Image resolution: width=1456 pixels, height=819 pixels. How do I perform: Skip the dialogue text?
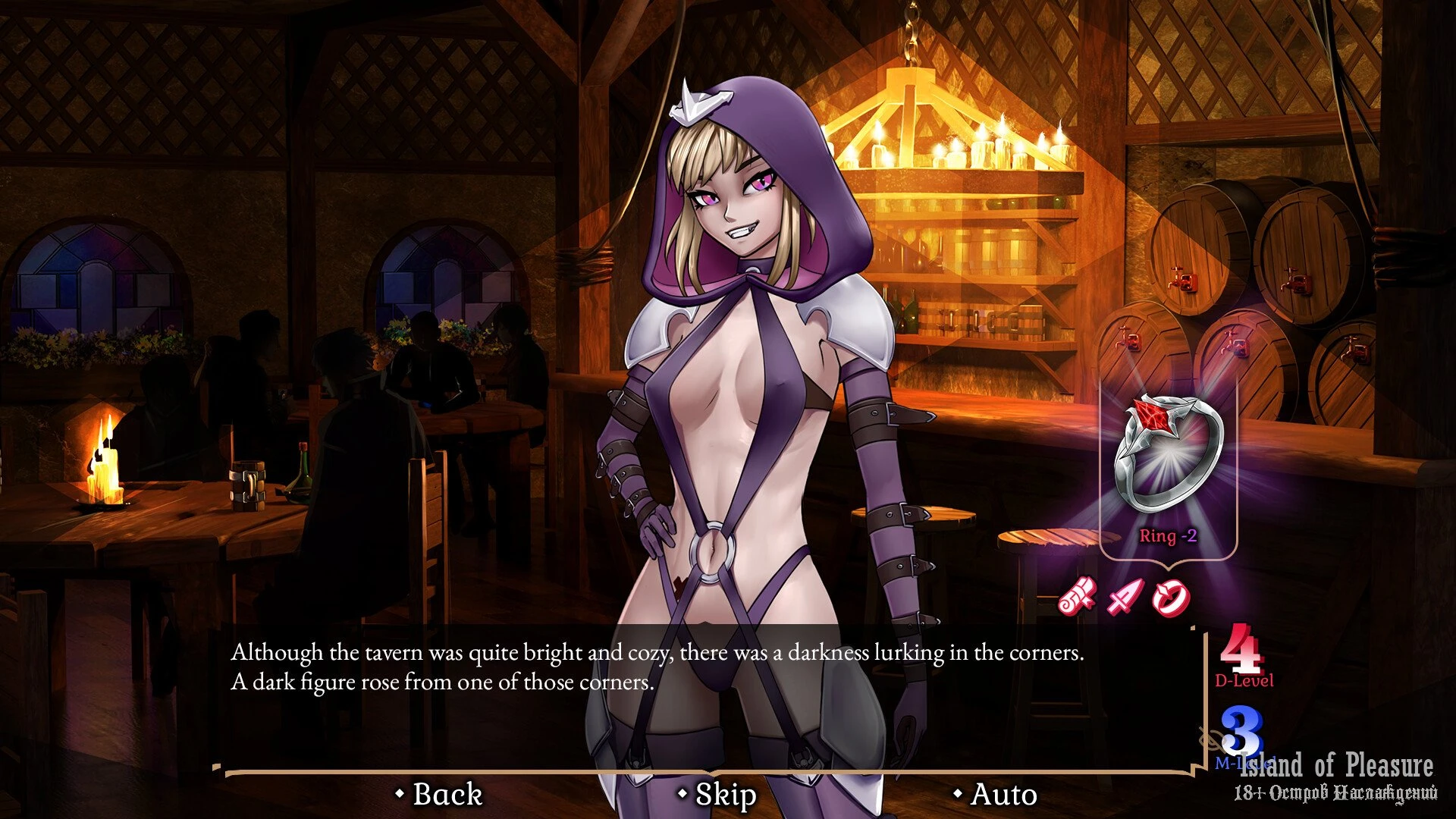point(717,794)
